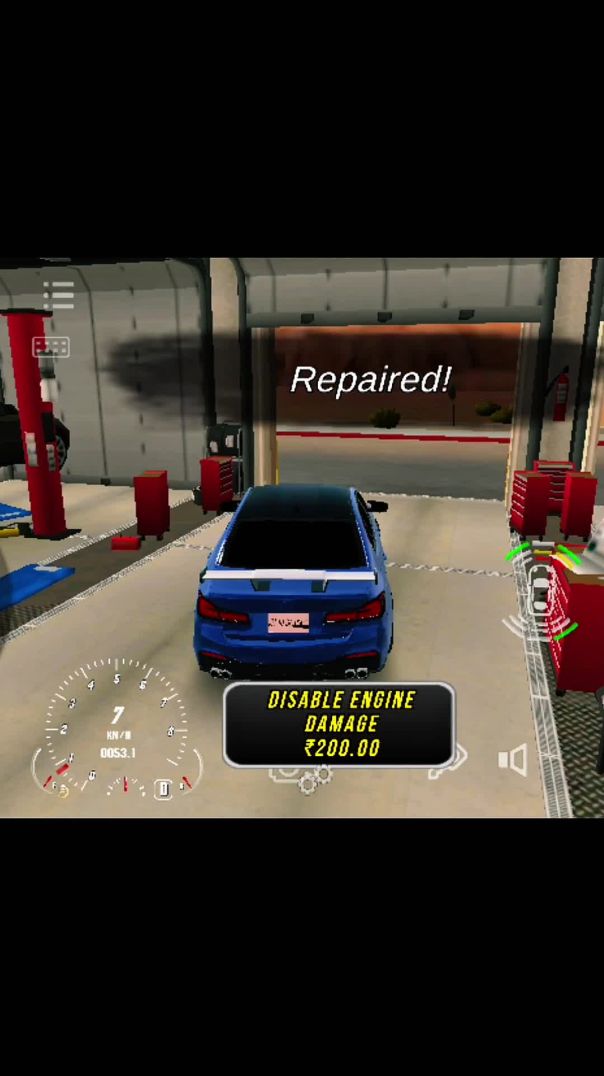Screen dimensions: 604x1076
Task: Honk the horn icon
Action: [x=512, y=760]
